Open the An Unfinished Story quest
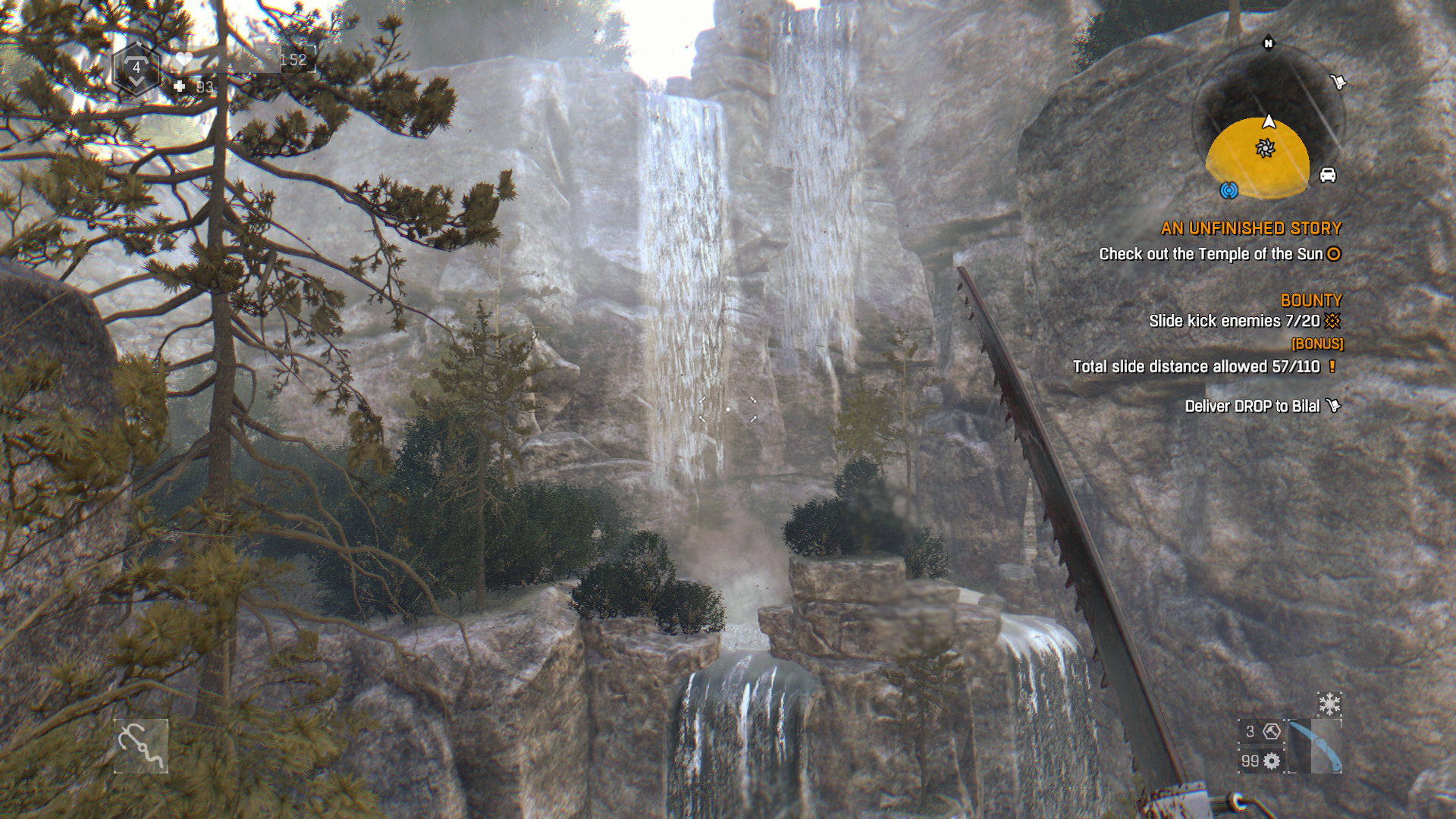Viewport: 1456px width, 819px height. (1250, 228)
